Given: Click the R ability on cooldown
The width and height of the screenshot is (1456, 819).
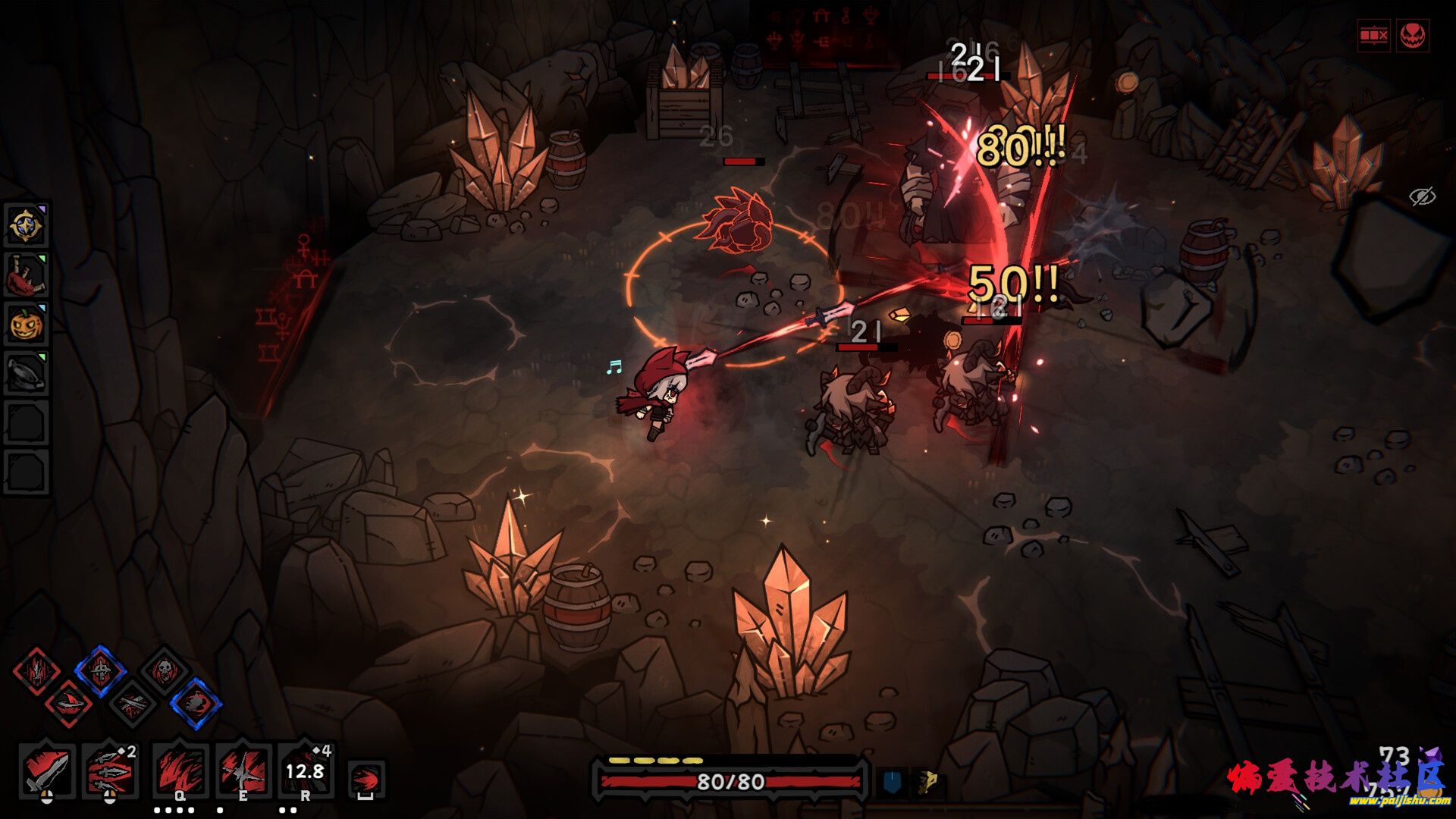Looking at the screenshot, I should (x=305, y=770).
